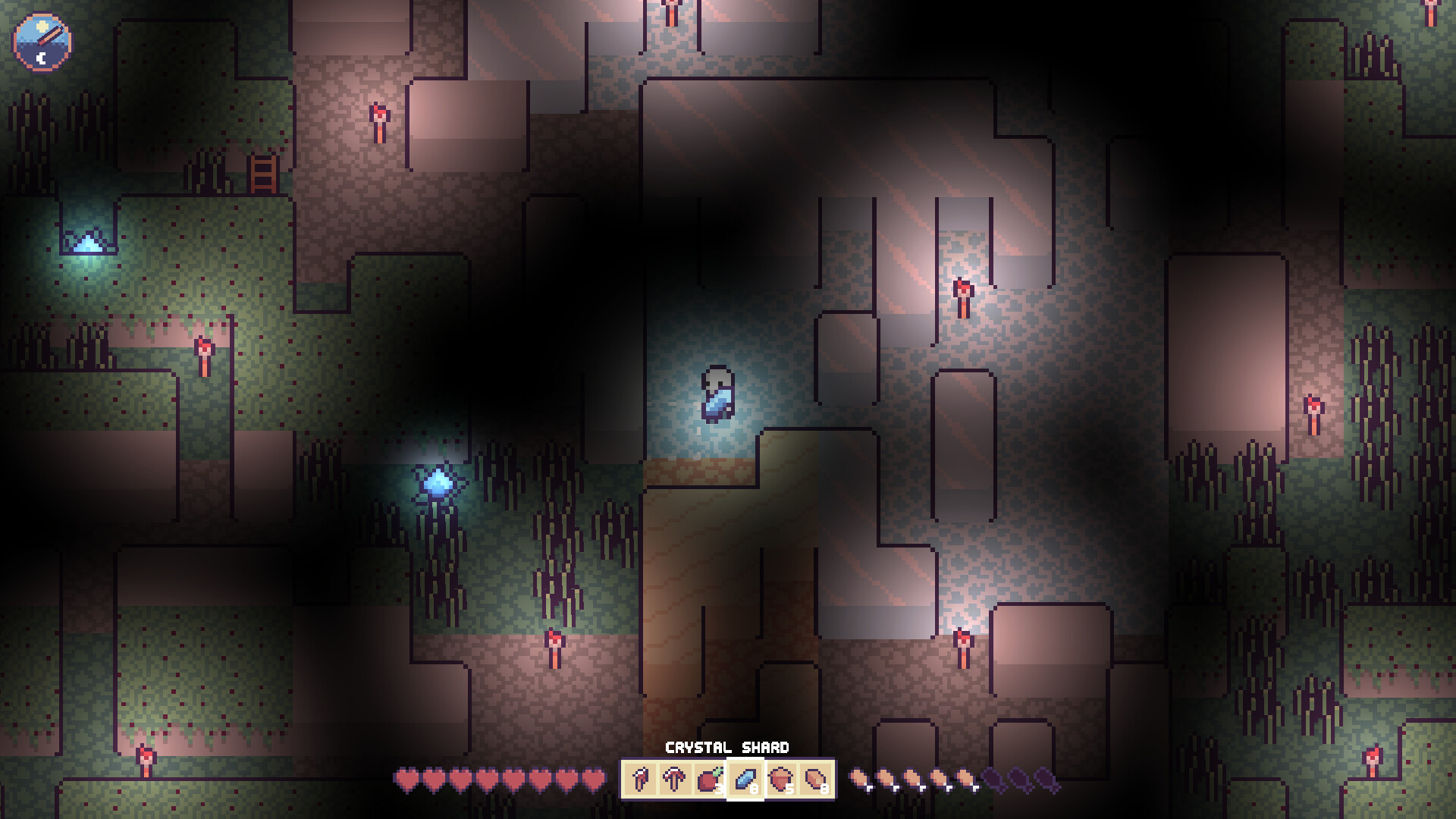
Task: Click the rightmost heart of the health row
Action: tap(592, 780)
